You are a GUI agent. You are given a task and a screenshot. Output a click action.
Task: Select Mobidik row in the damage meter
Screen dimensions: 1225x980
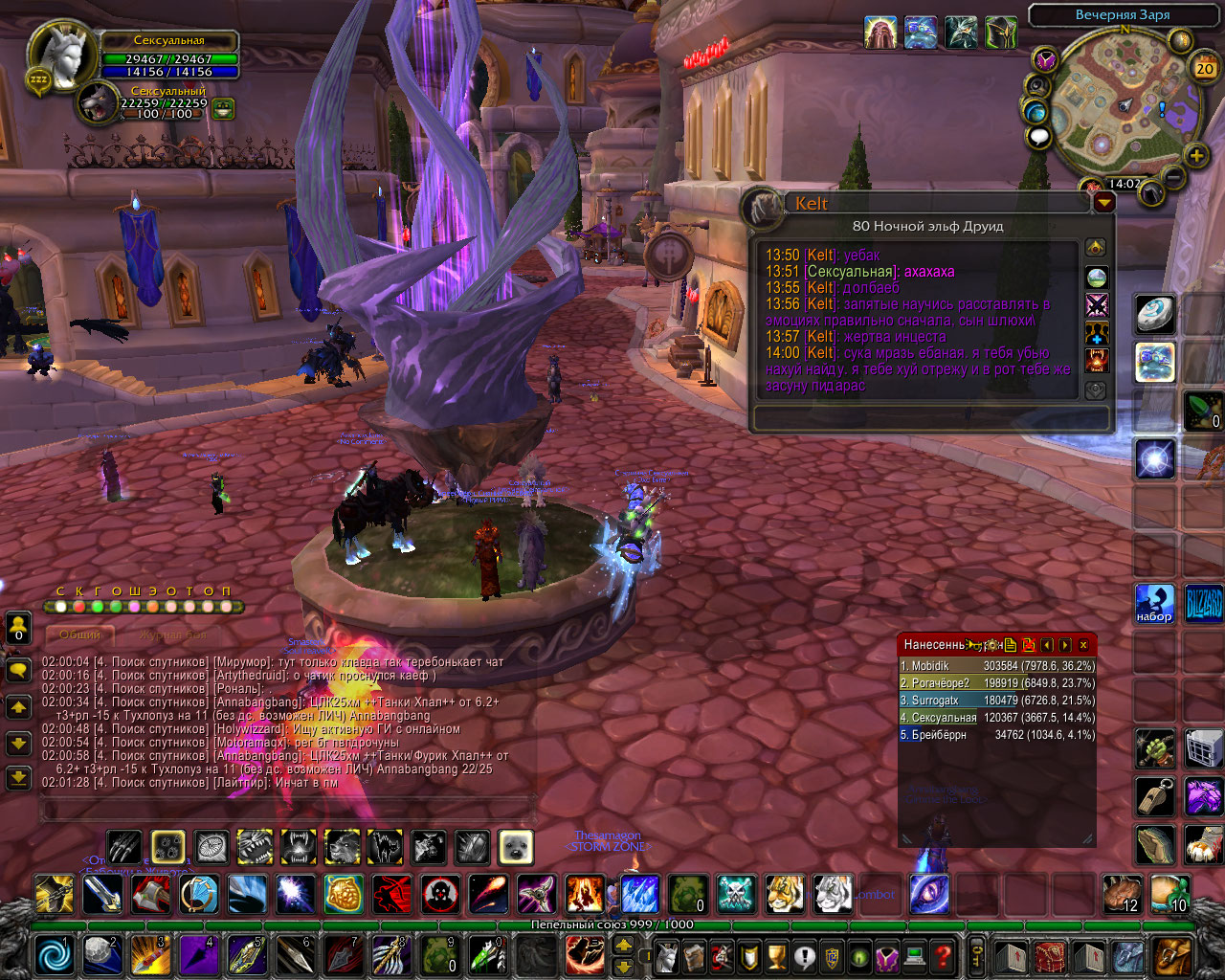coord(996,666)
